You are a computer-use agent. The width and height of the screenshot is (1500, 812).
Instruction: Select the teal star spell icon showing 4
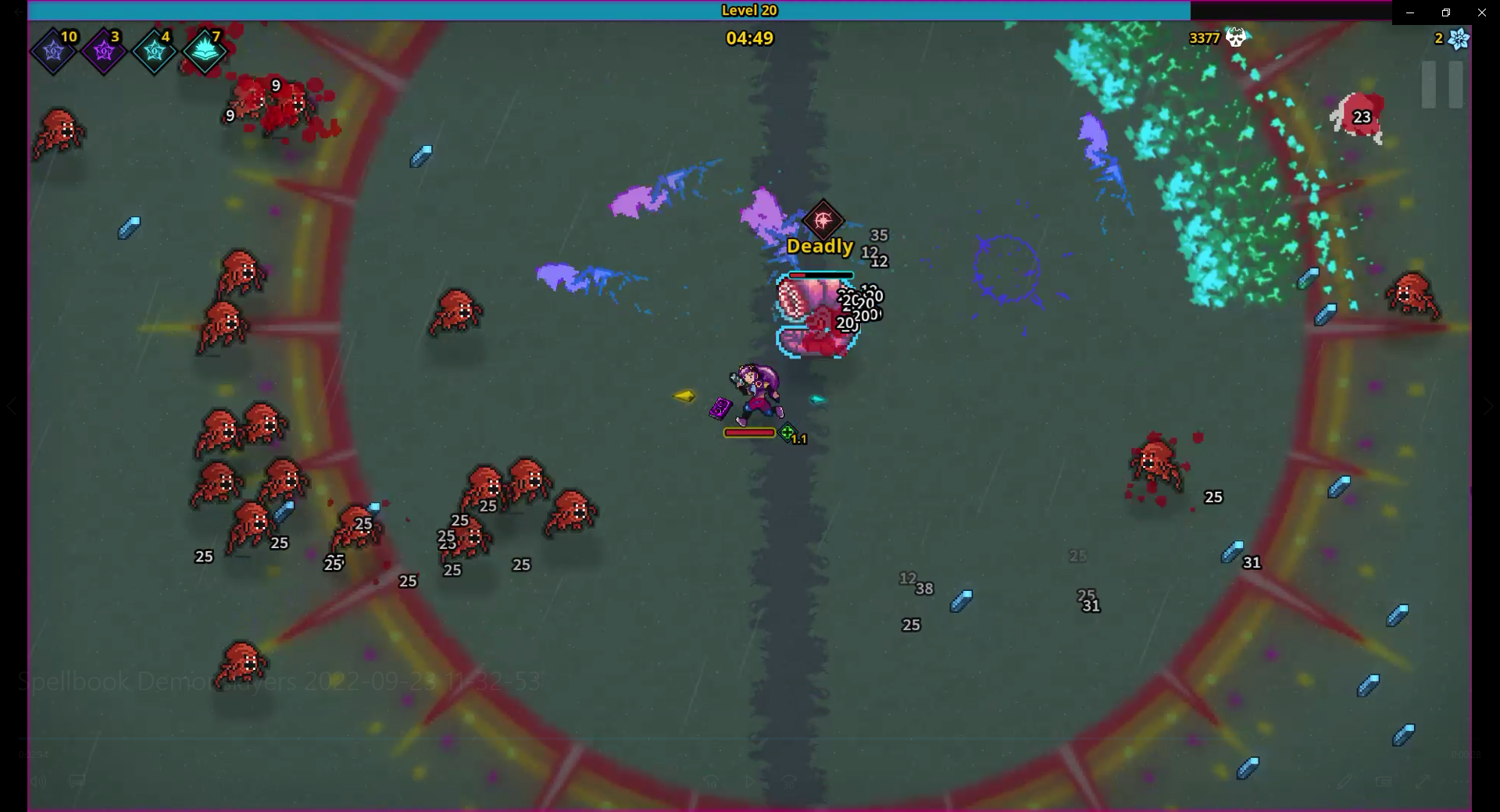coord(154,50)
